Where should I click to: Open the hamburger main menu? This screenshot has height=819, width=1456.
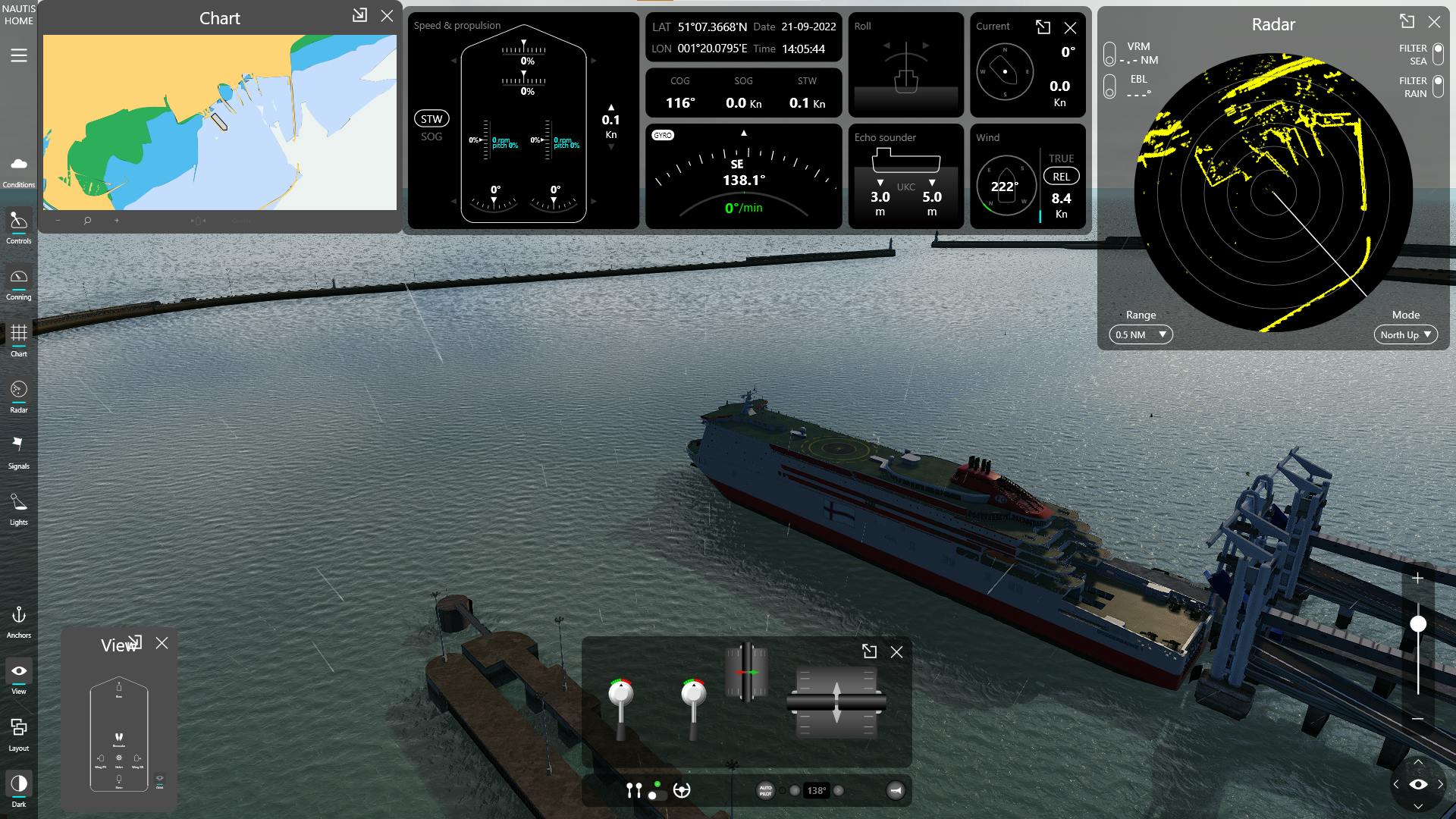19,55
